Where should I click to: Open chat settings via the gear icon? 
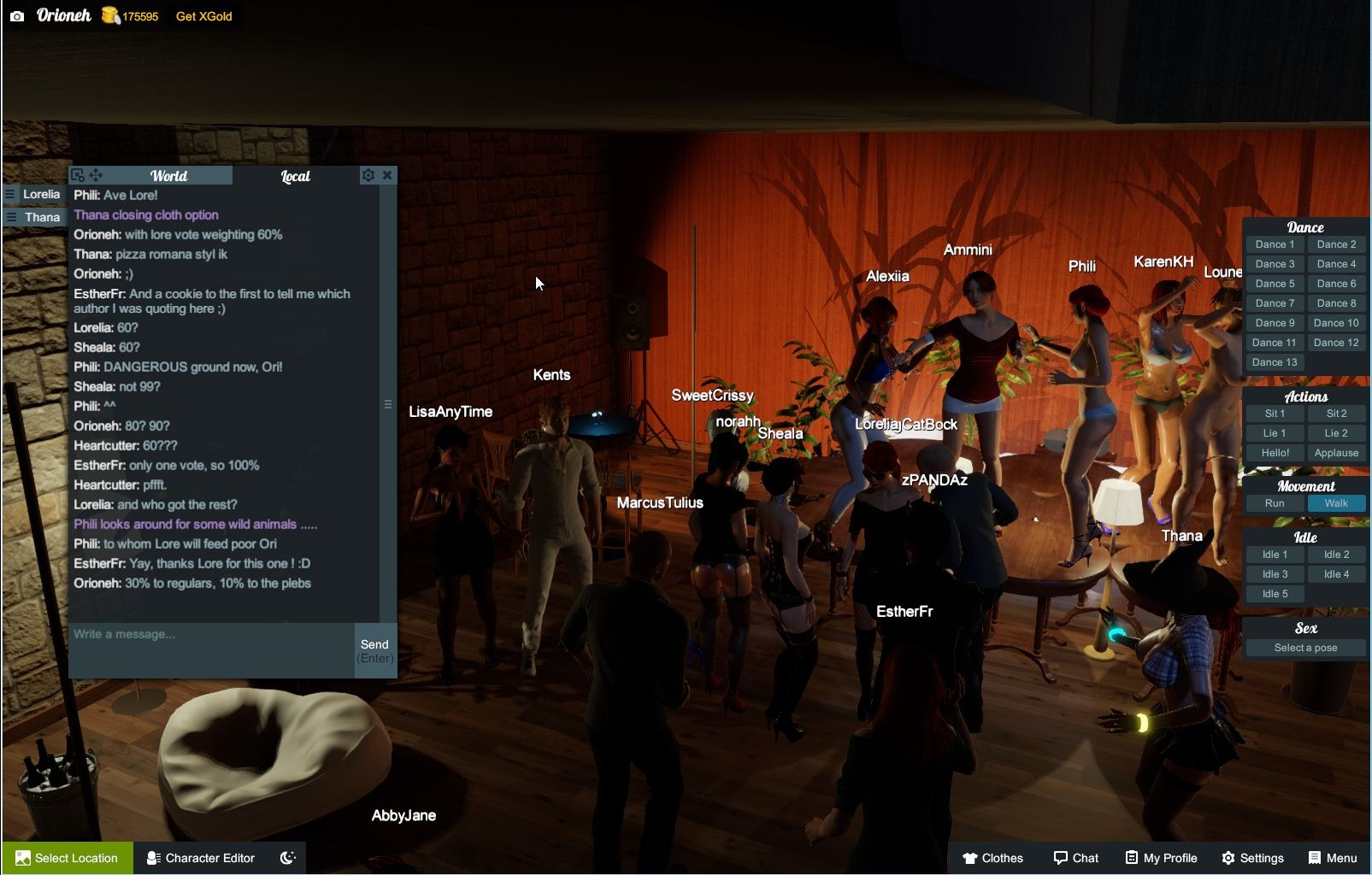coord(368,175)
